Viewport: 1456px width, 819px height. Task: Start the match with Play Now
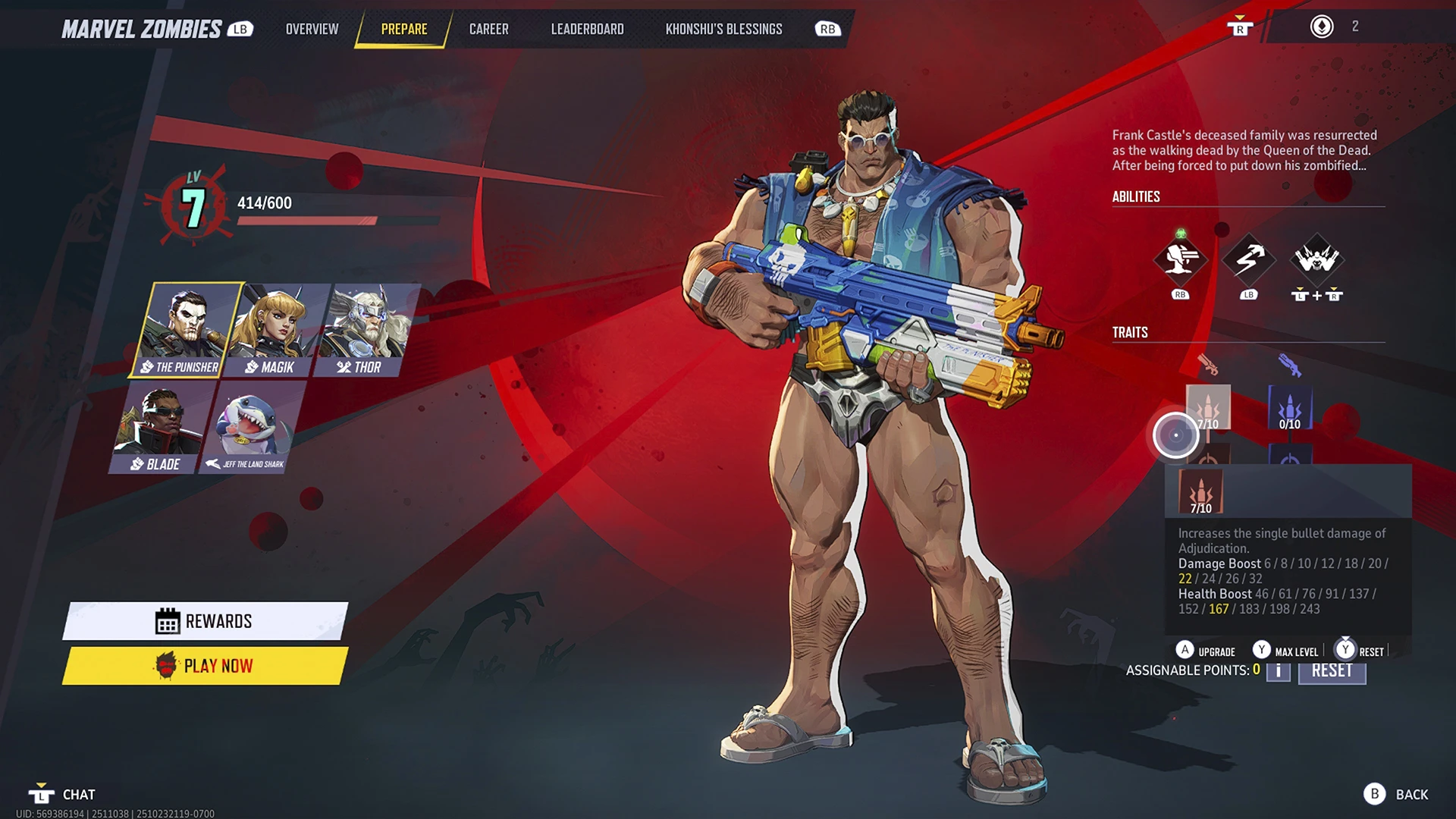205,666
